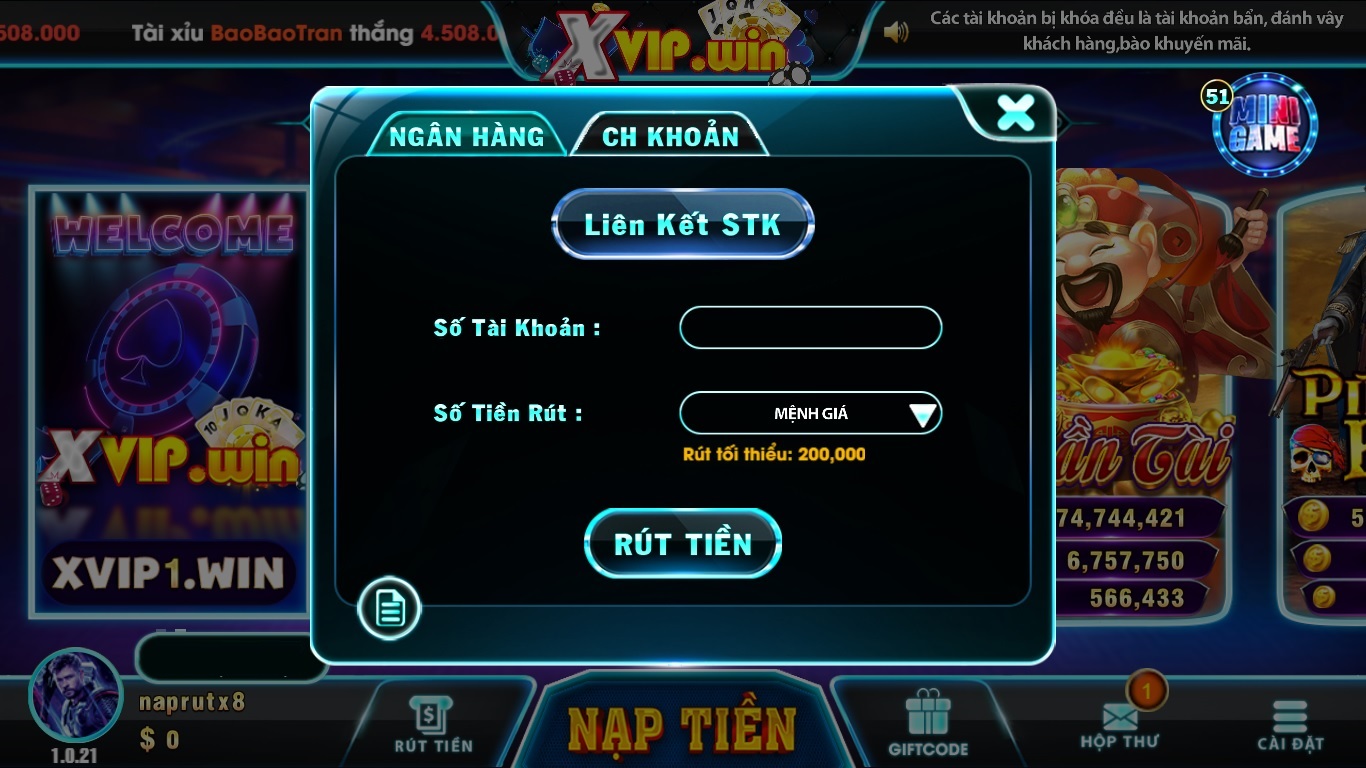Switch to the CH KHOẢN tab
The height and width of the screenshot is (768, 1366).
pyautogui.click(x=668, y=133)
